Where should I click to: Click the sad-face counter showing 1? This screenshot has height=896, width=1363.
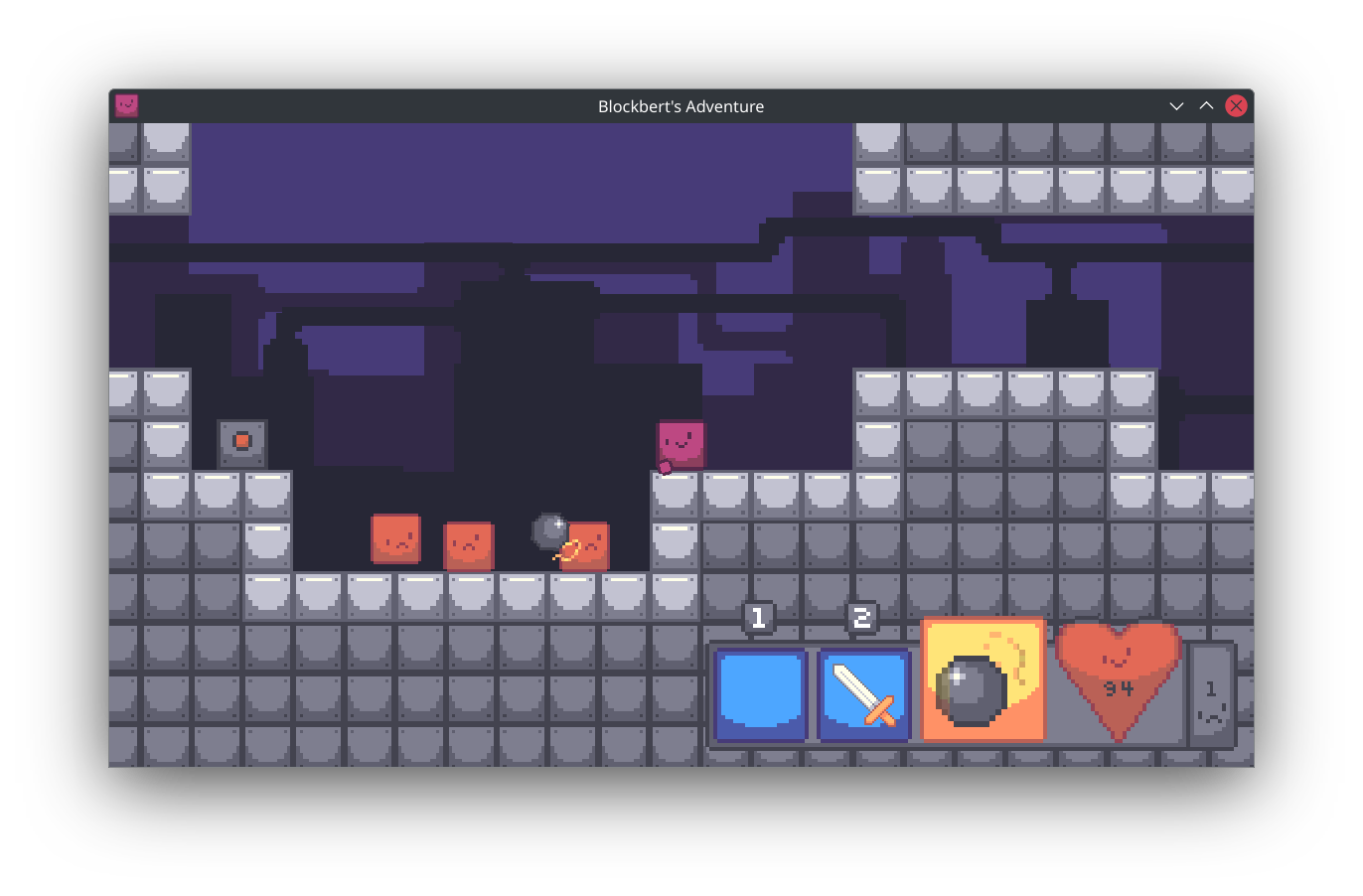pos(1213,692)
